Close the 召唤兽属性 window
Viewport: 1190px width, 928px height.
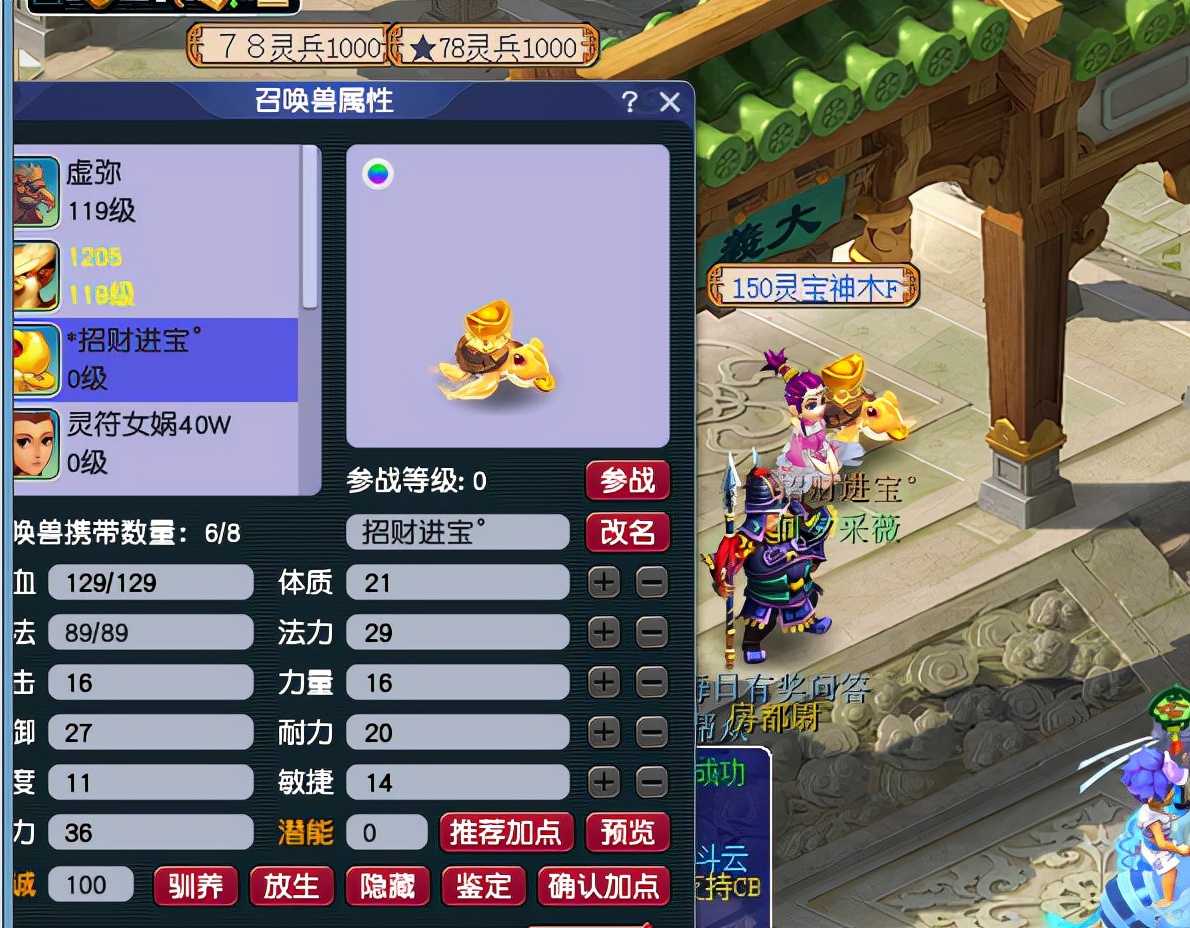(x=670, y=102)
